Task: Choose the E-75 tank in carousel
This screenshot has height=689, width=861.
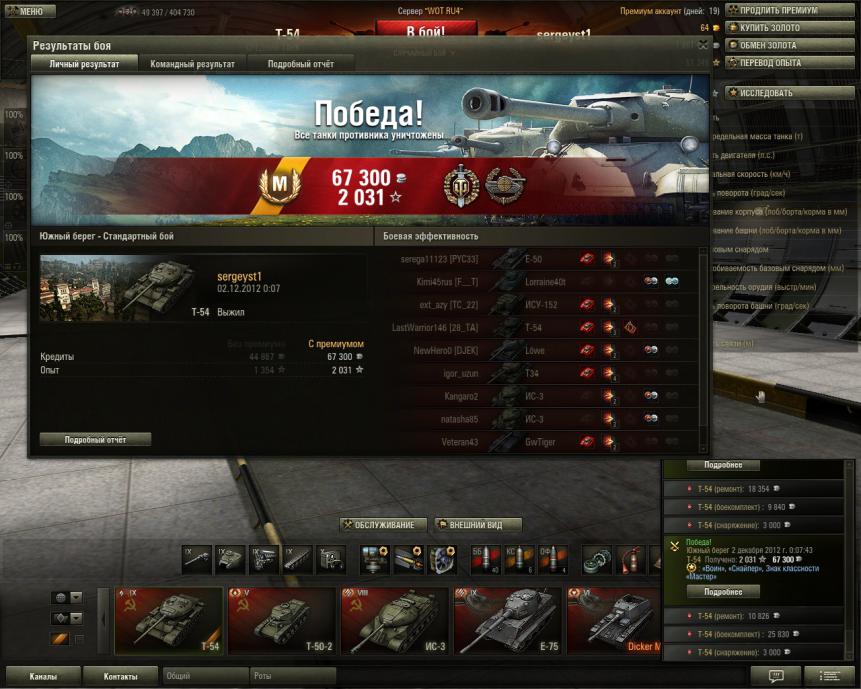Action: (x=507, y=620)
